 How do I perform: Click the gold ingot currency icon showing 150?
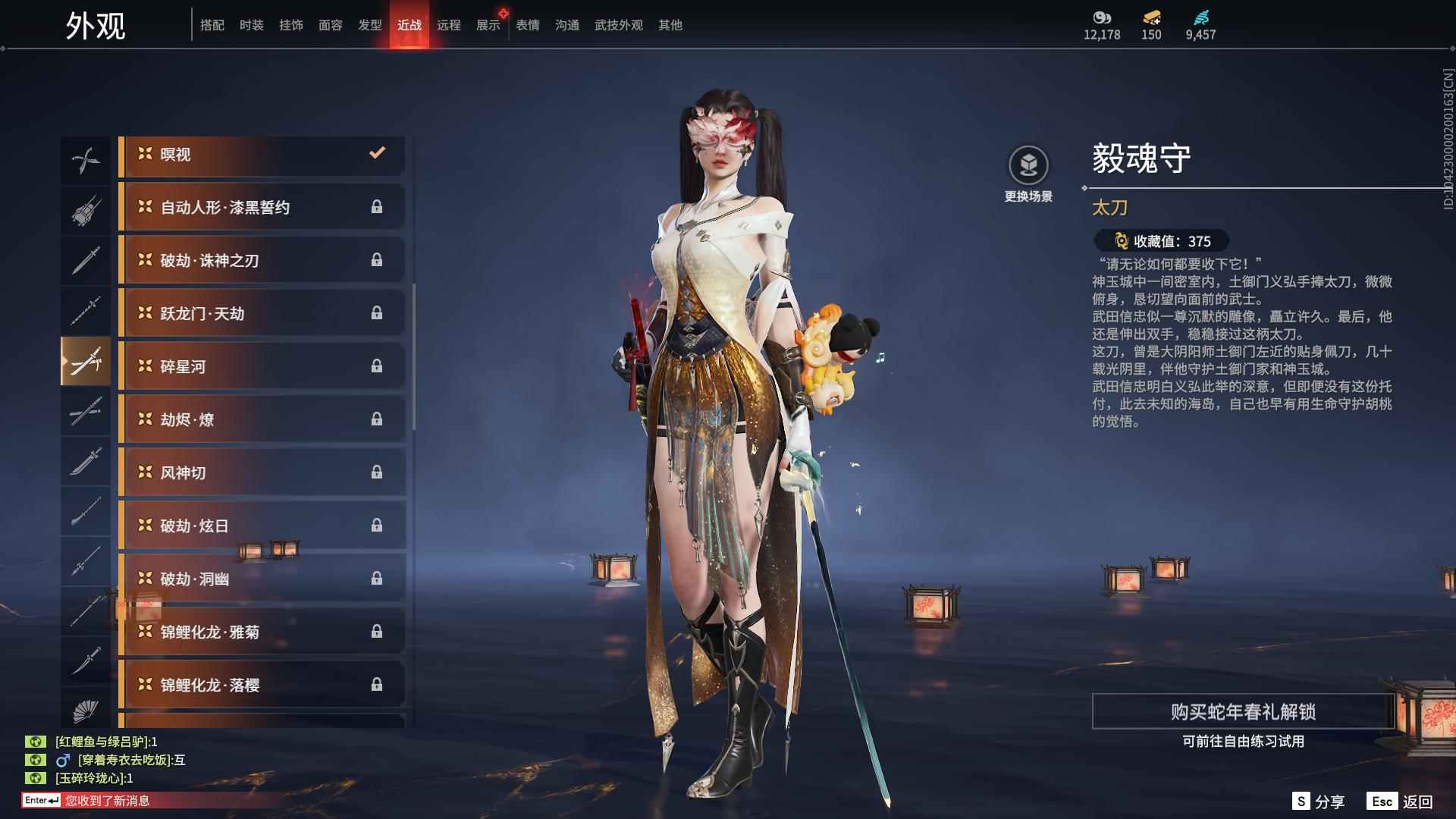[1152, 17]
